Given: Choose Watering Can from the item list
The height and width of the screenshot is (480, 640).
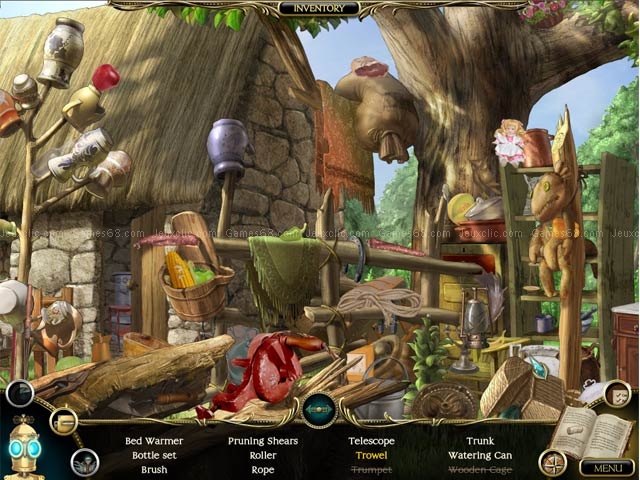Looking at the screenshot, I should point(480,455).
